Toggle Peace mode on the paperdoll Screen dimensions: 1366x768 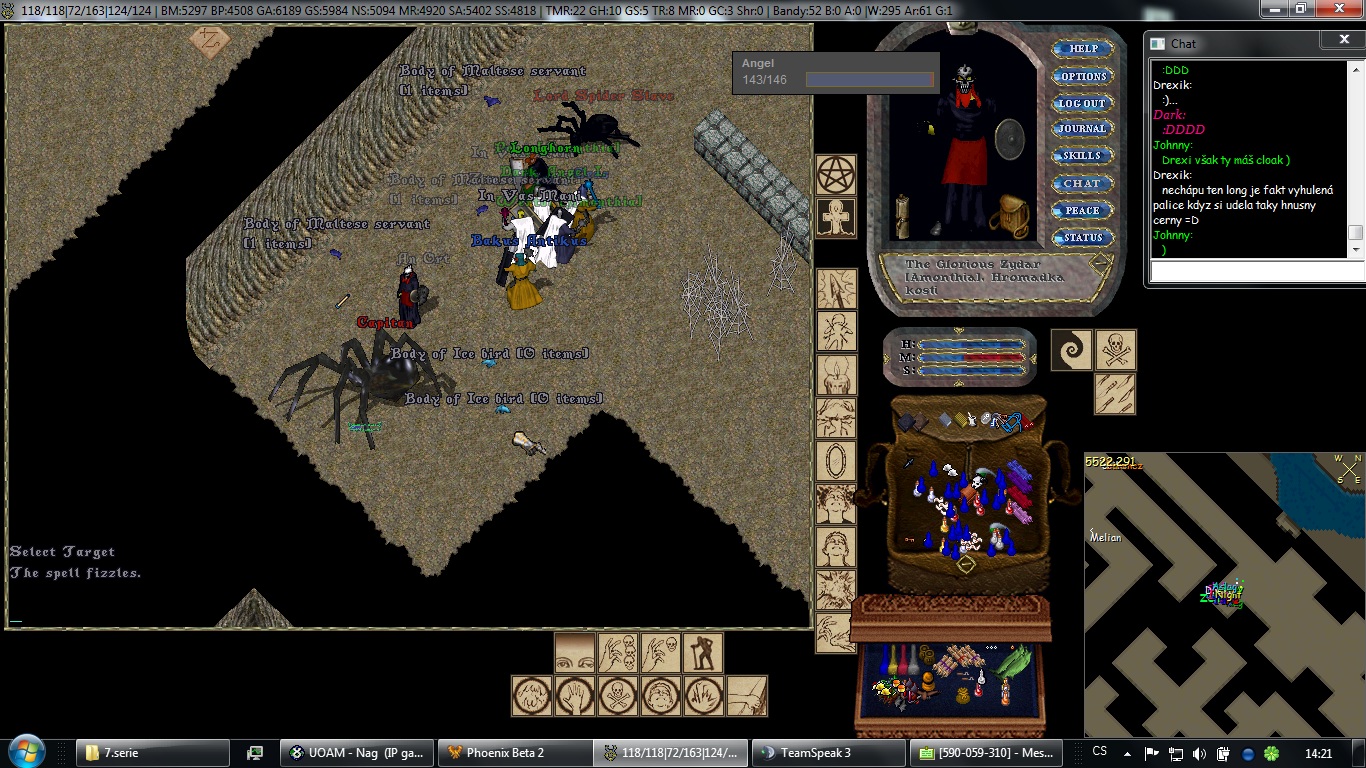1083,210
